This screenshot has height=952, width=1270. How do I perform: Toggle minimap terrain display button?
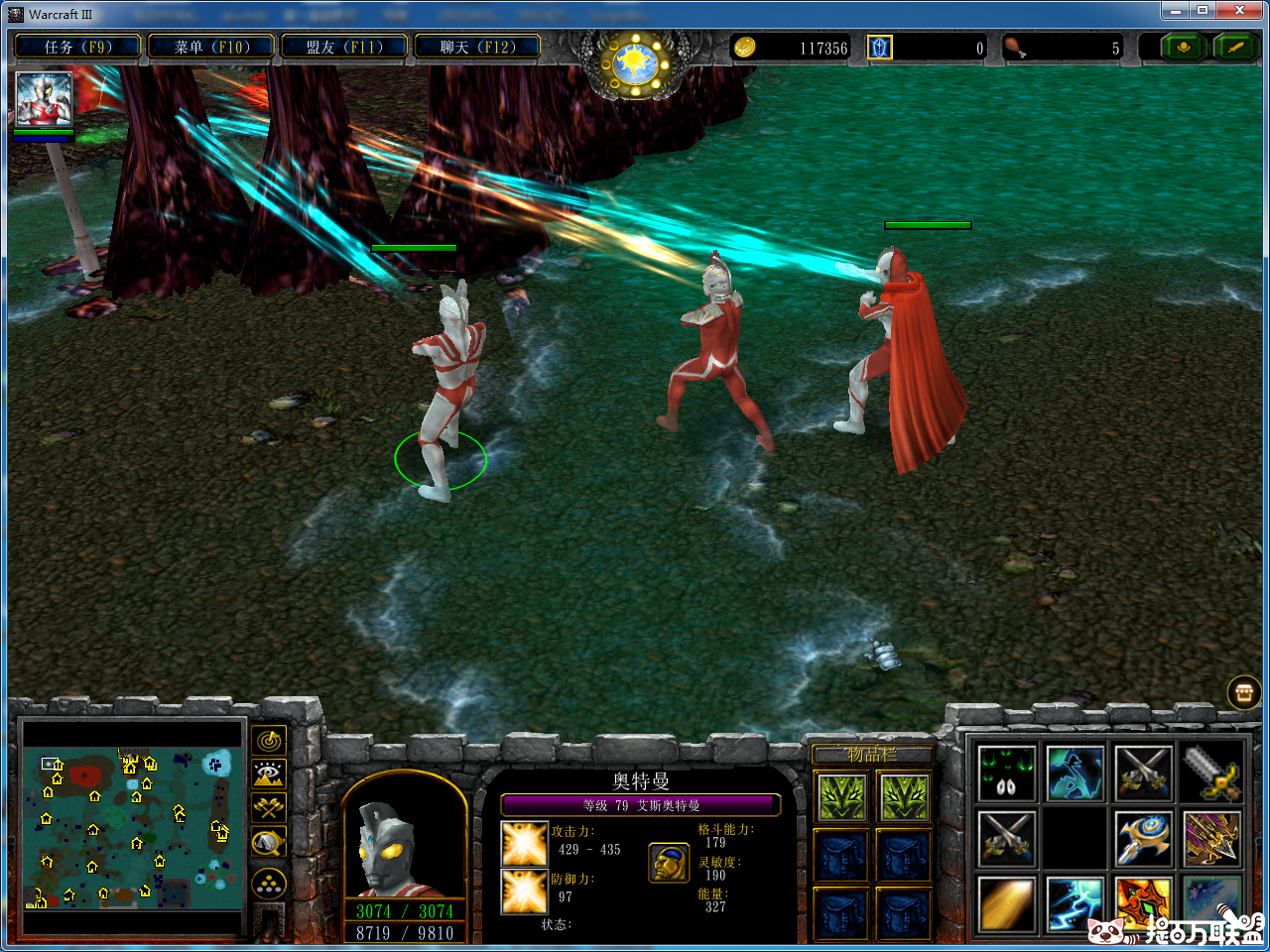point(269,774)
